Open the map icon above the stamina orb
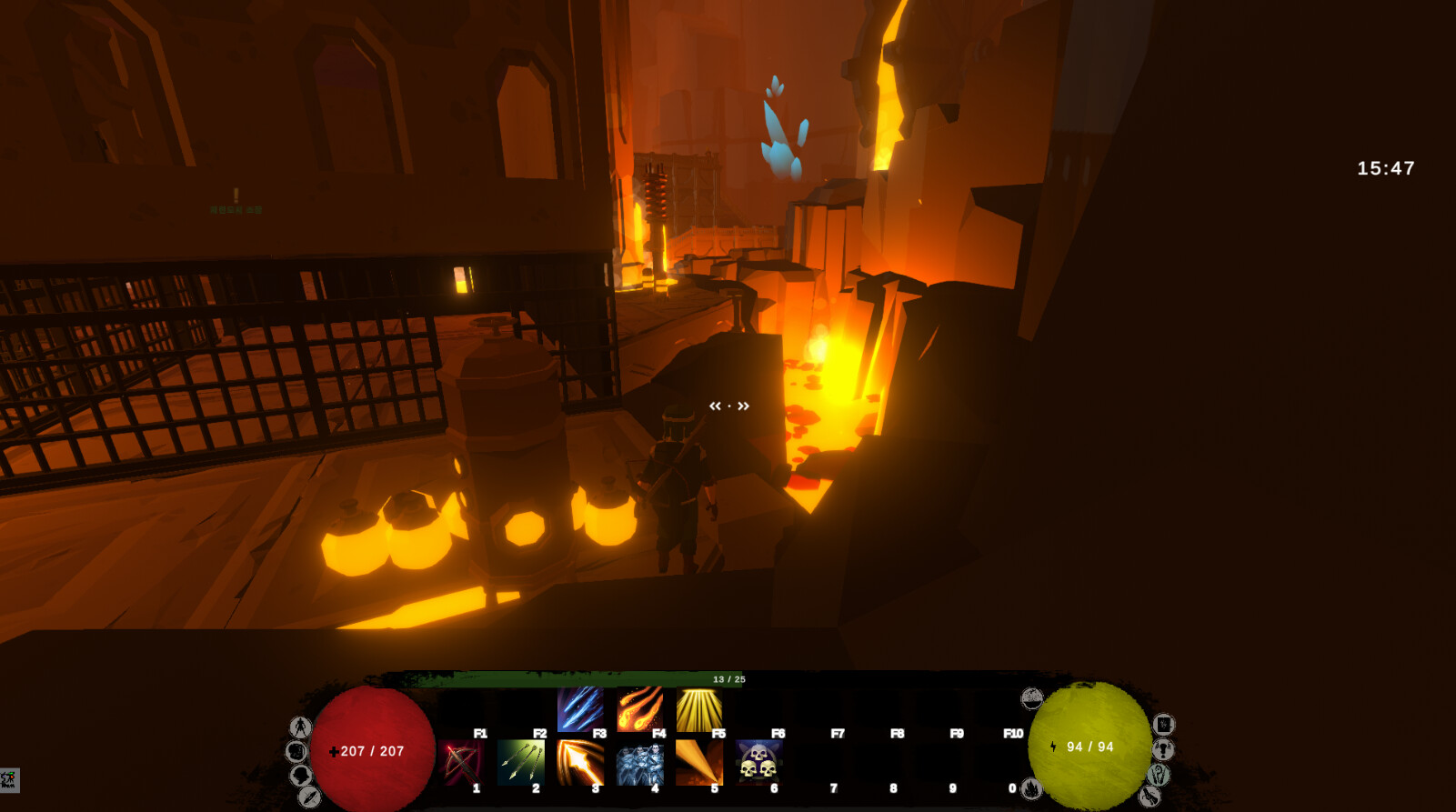Image resolution: width=1456 pixels, height=812 pixels. pyautogui.click(x=1031, y=697)
